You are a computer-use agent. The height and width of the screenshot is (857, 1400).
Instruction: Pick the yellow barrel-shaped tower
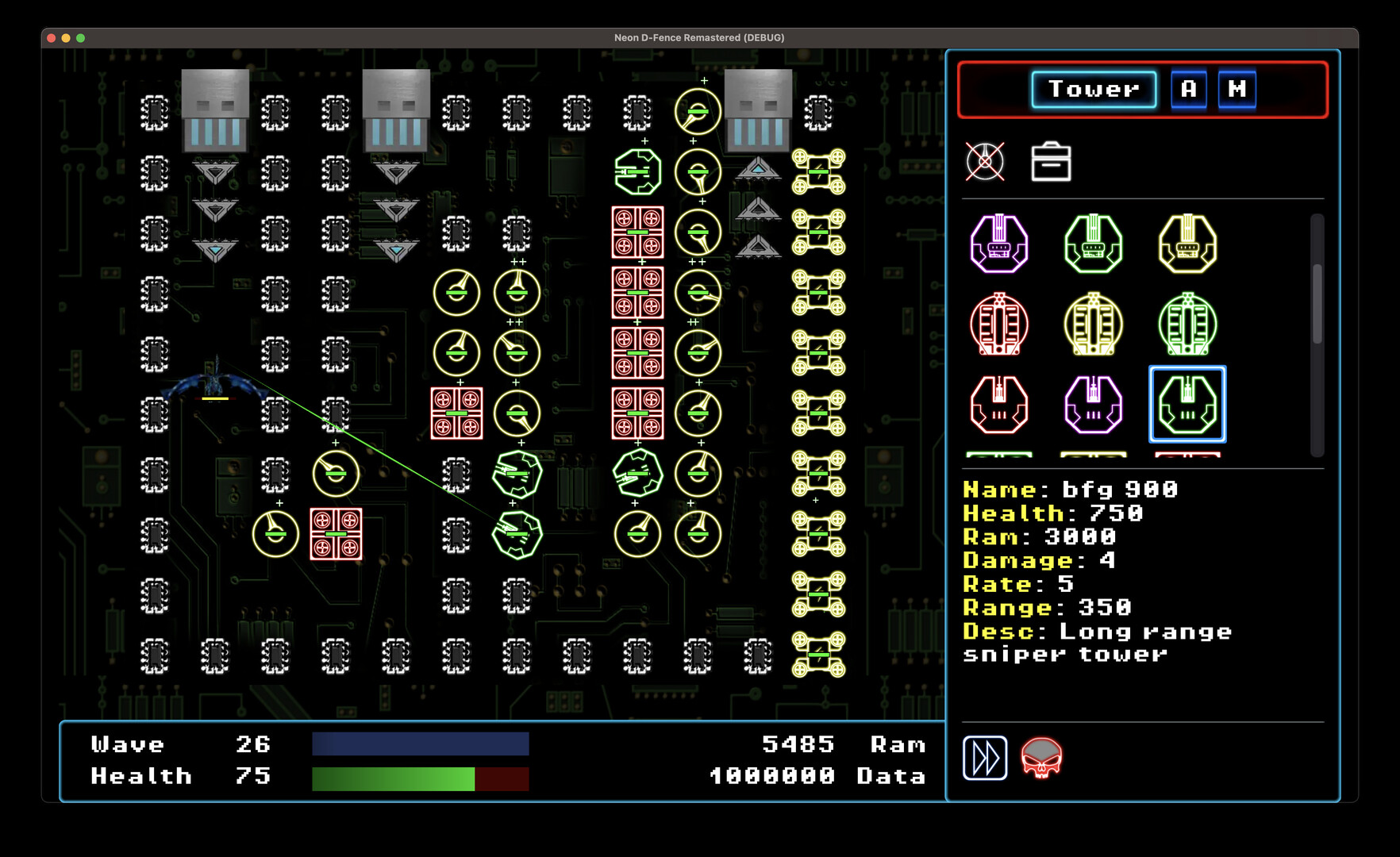[x=1094, y=325]
